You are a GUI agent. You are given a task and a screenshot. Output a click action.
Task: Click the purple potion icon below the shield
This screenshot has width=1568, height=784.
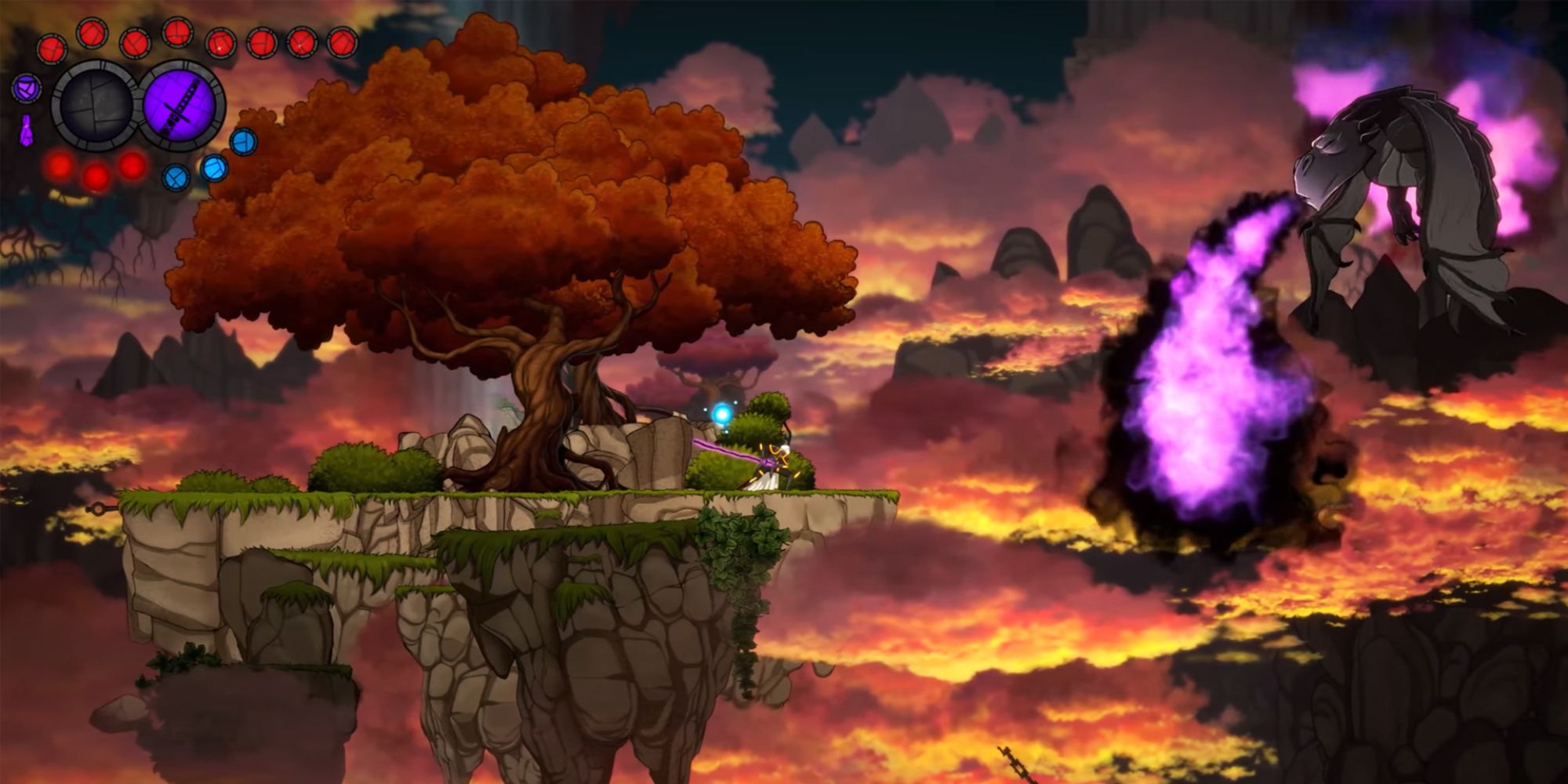(x=27, y=129)
